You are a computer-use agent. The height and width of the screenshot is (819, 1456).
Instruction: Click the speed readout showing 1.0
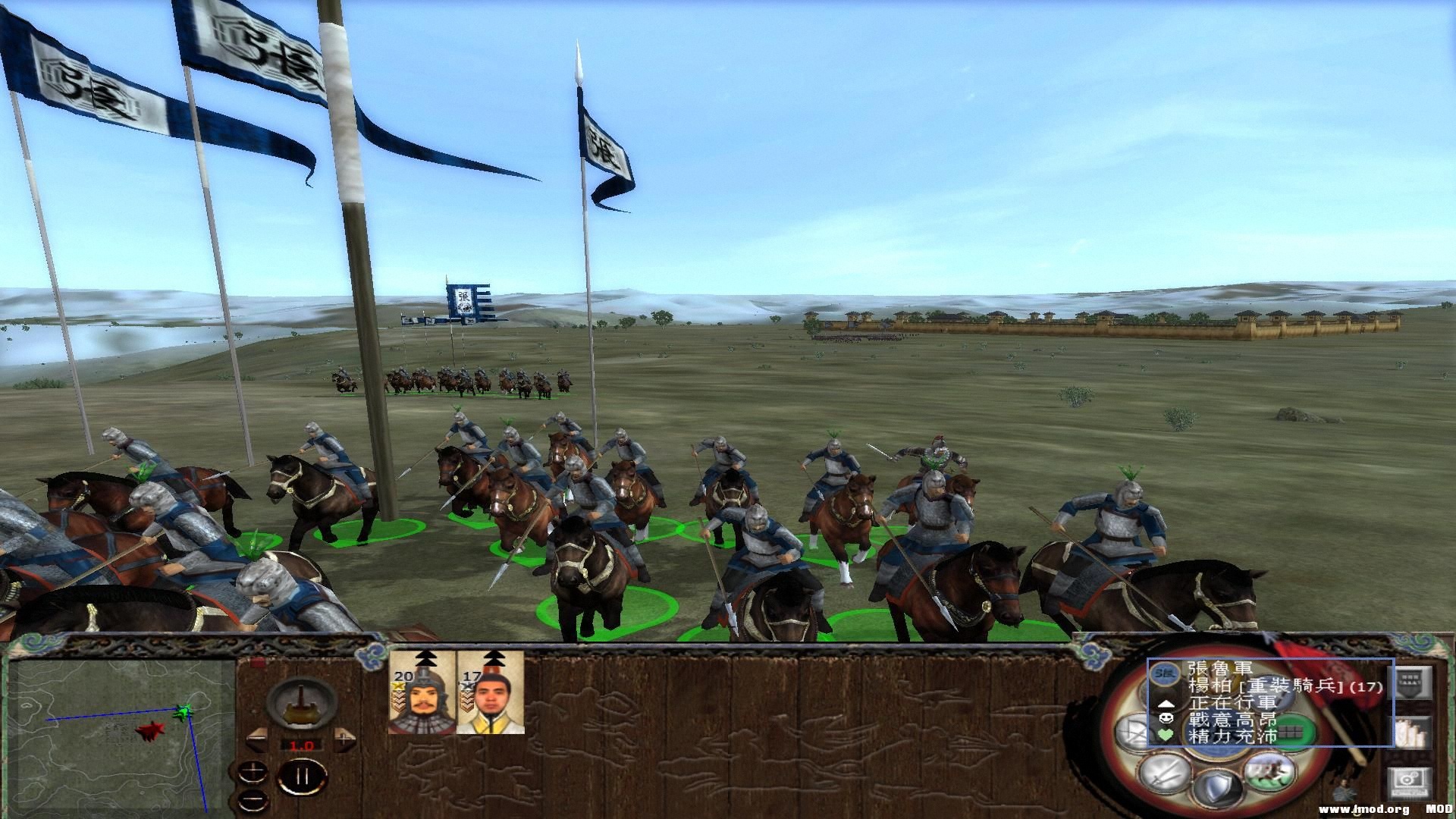[301, 745]
